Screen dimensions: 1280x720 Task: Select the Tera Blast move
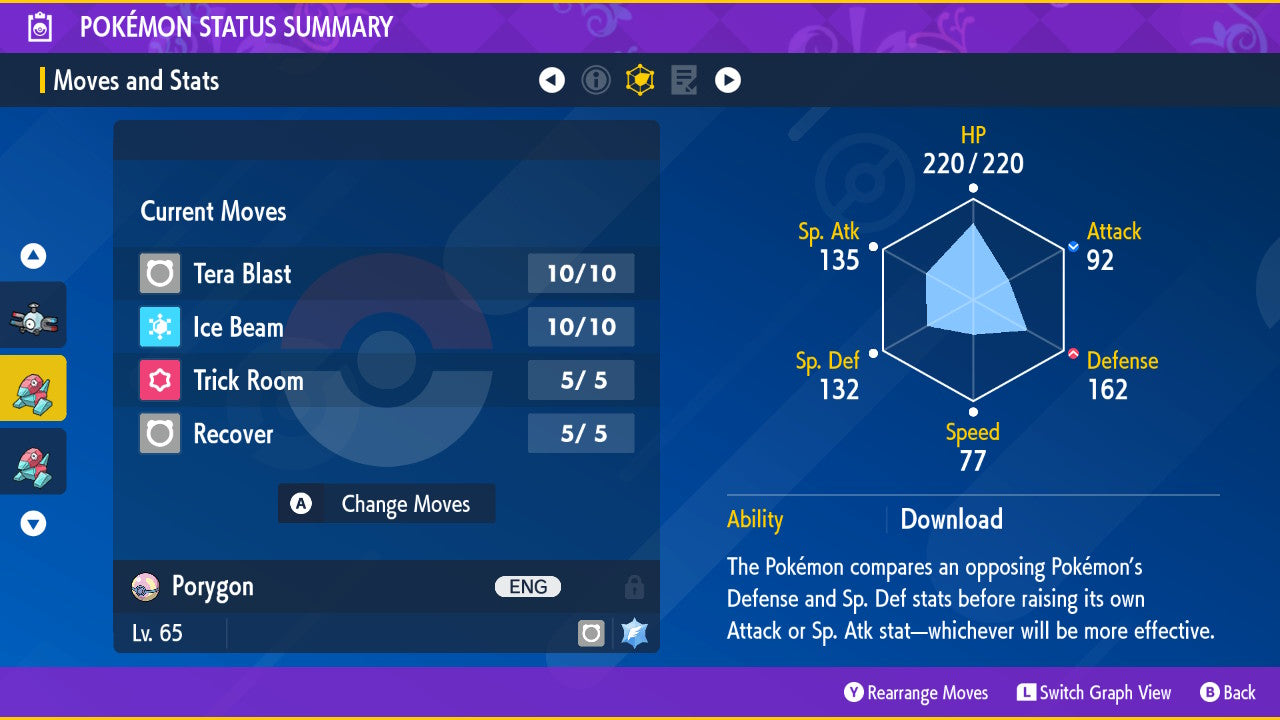386,273
